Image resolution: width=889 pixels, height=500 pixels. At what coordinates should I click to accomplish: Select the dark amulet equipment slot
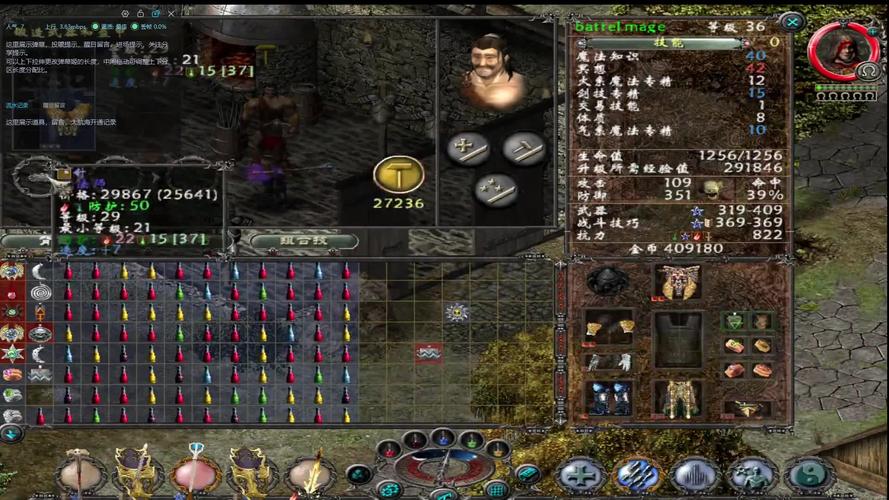tap(607, 281)
